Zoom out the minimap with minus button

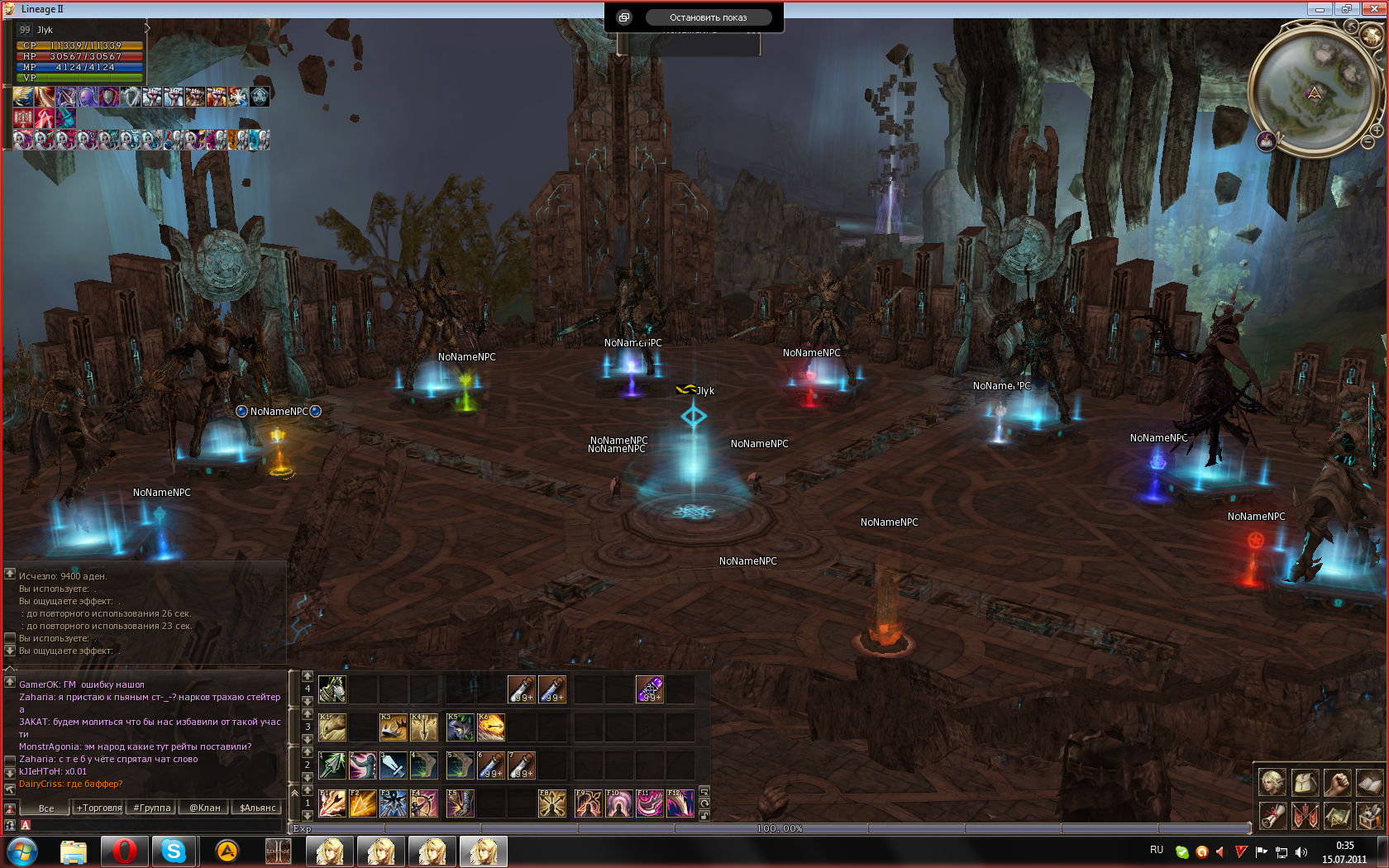click(x=1368, y=143)
